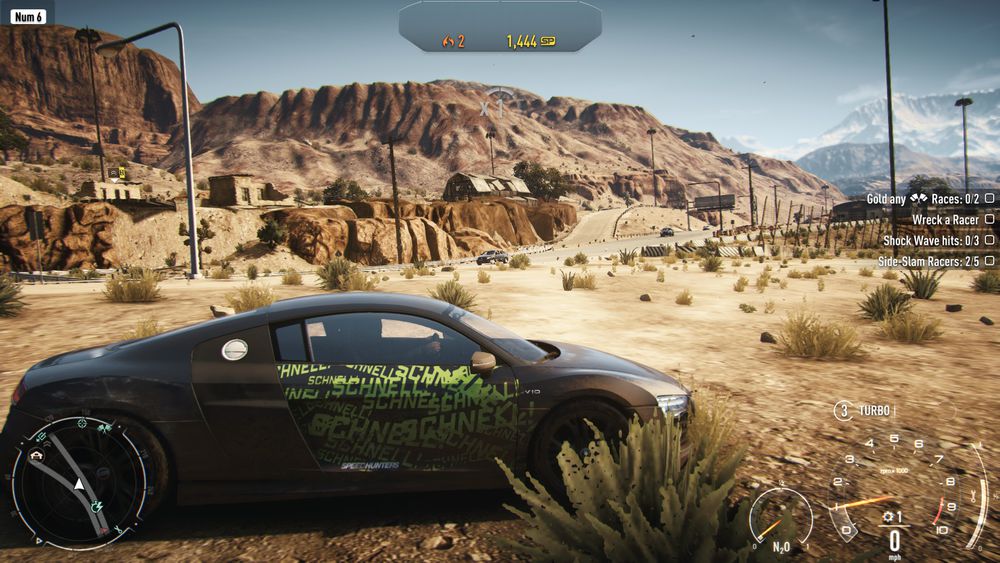Select the checkered flags race marker on minimap
This screenshot has height=563, width=1000.
pyautogui.click(x=104, y=427)
